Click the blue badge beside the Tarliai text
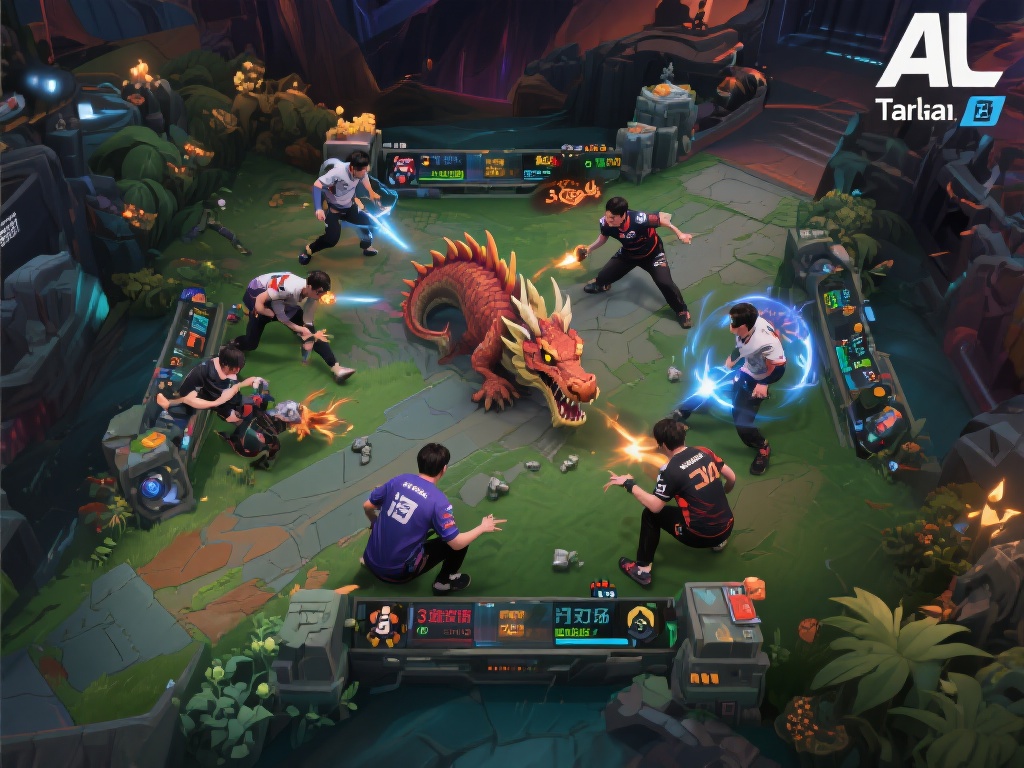This screenshot has width=1024, height=768. coord(981,110)
